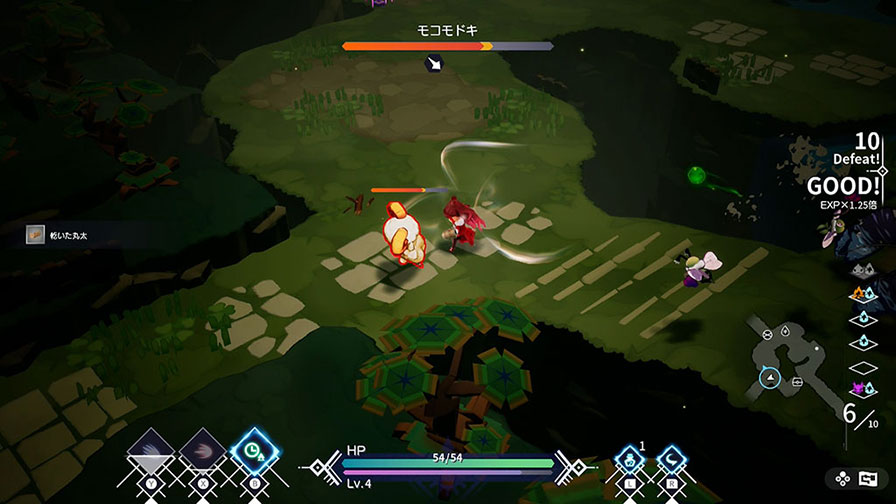The image size is (896, 504).
Task: Open the map icon in the corner
Action: [867, 479]
